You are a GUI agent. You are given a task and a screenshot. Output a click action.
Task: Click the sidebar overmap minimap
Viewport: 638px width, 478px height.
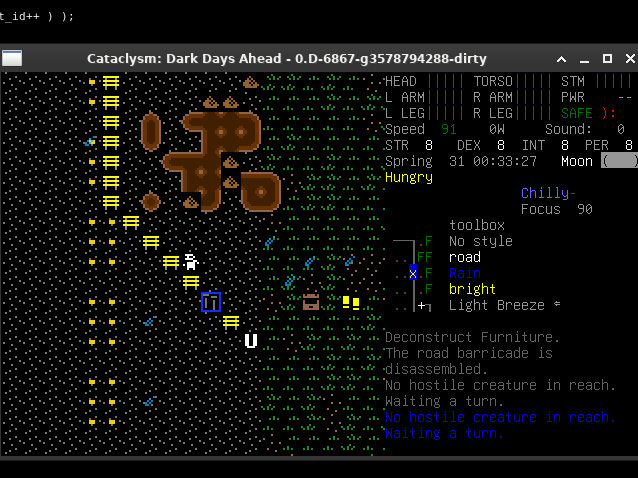(x=414, y=272)
